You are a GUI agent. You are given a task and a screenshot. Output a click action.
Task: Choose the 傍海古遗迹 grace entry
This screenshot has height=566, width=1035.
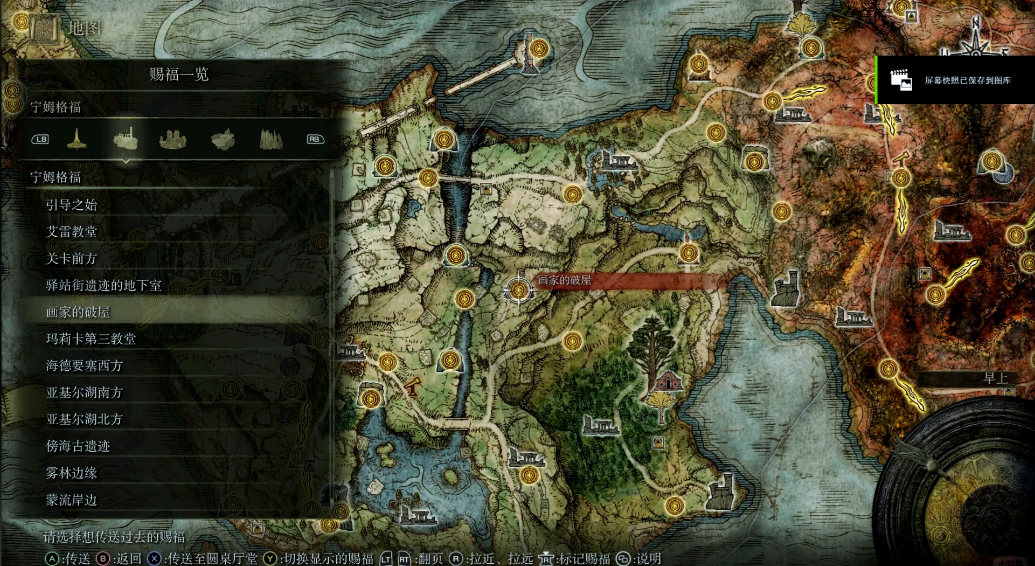pyautogui.click(x=78, y=446)
